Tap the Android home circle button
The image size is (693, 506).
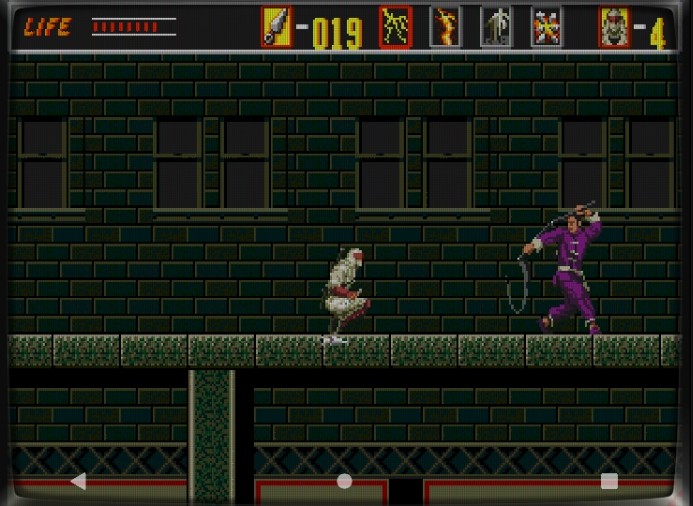(x=344, y=481)
